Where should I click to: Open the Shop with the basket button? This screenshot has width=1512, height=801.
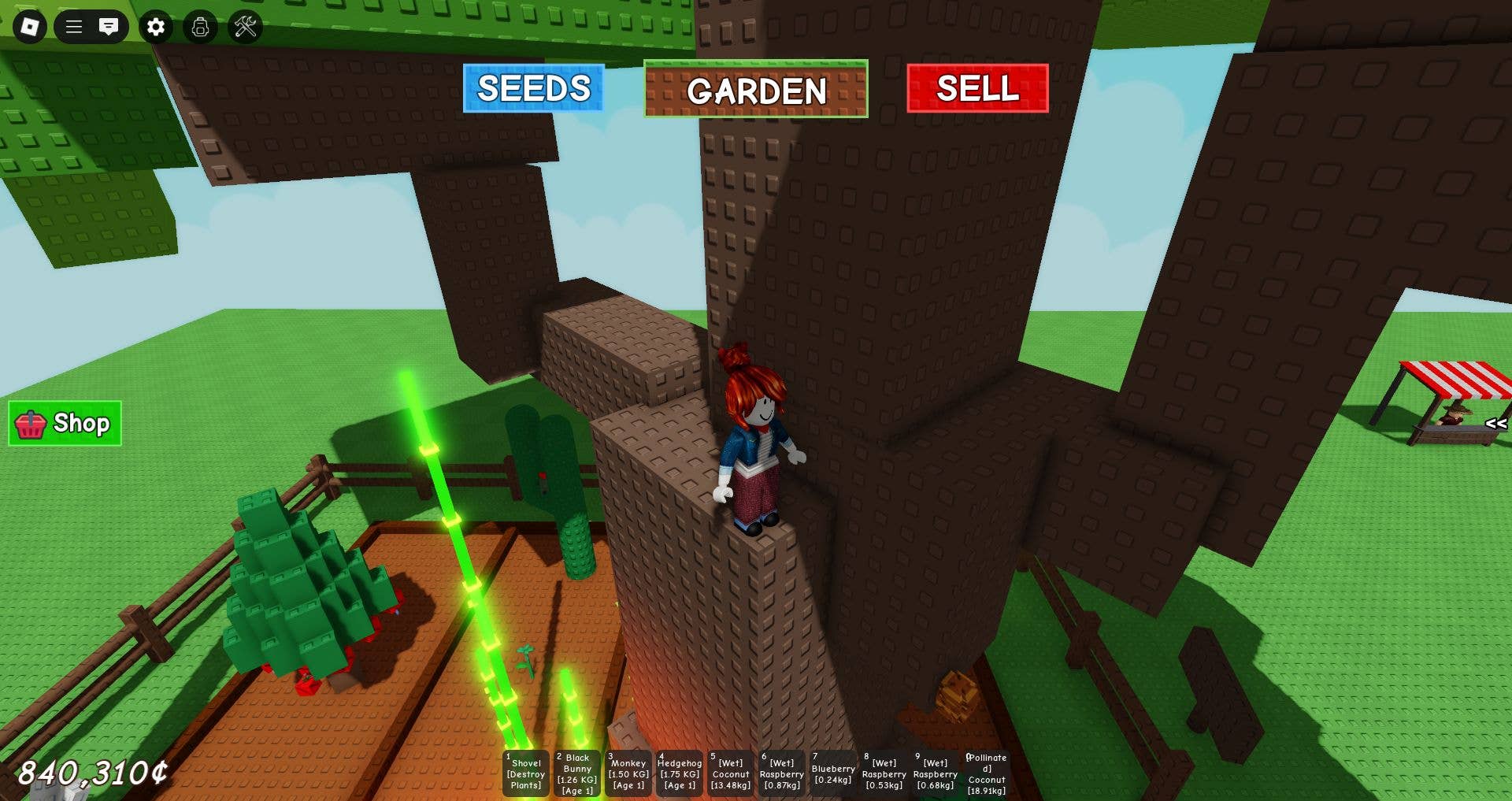65,424
